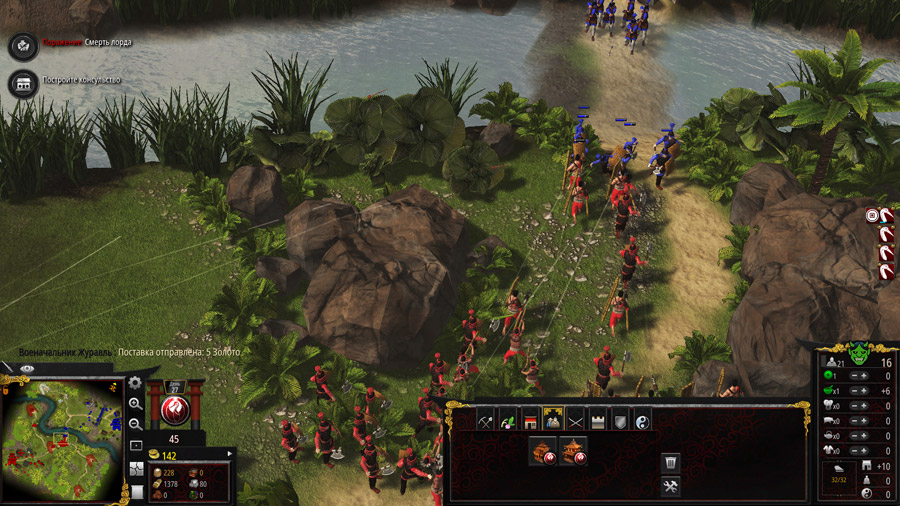The image size is (900, 506).
Task: Click the trash bin delete button
Action: coord(671,462)
